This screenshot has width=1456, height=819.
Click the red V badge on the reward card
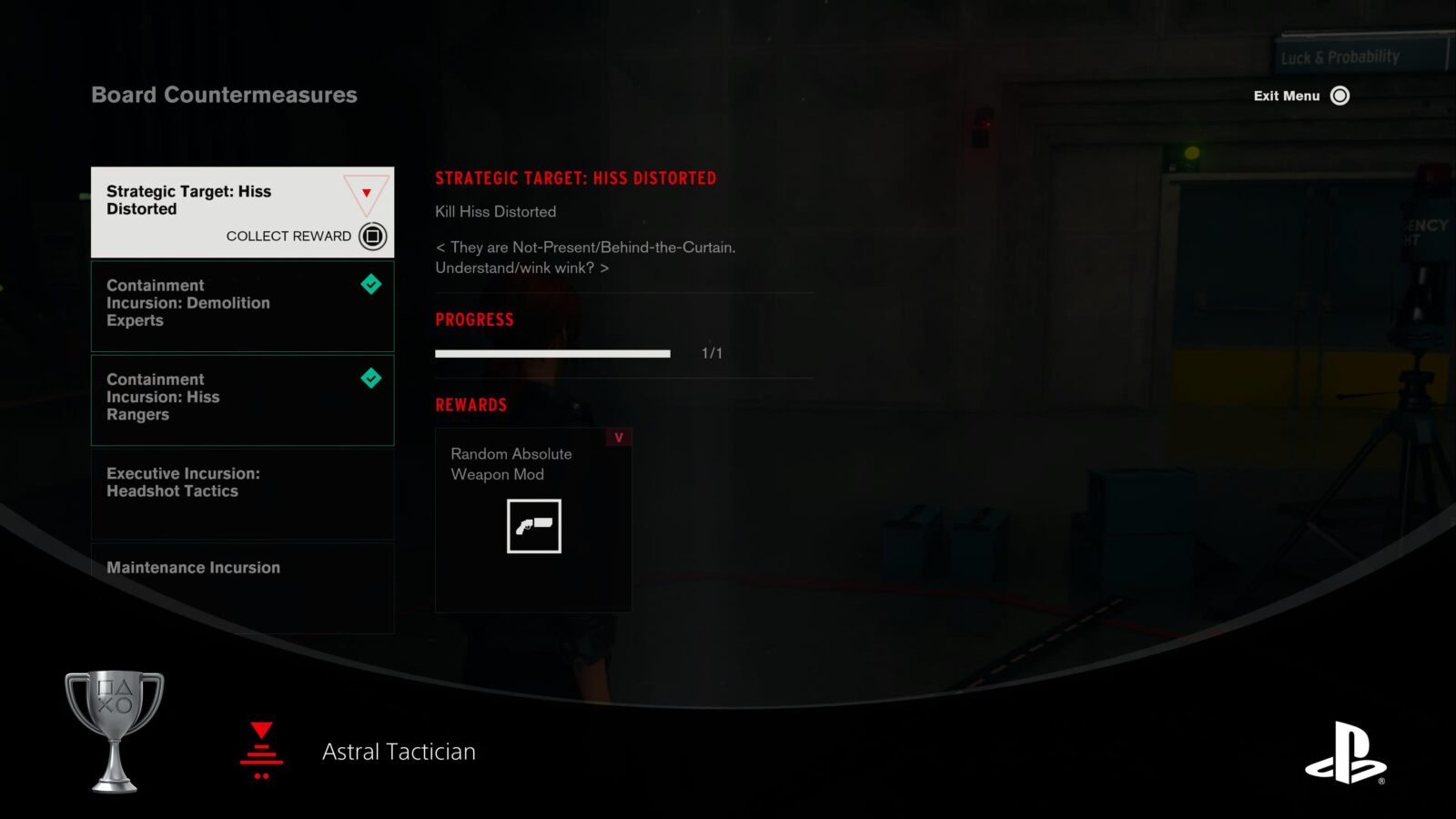618,437
